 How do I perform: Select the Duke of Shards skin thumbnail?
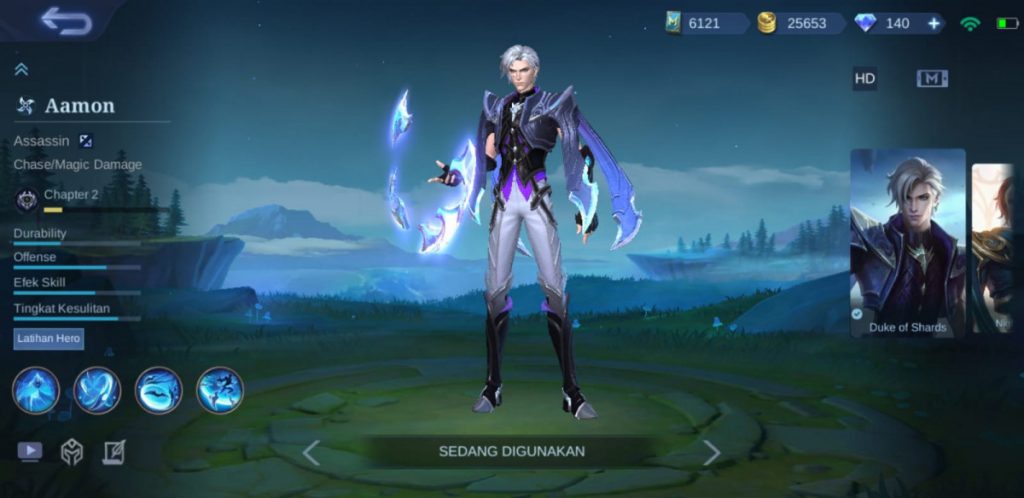[907, 242]
